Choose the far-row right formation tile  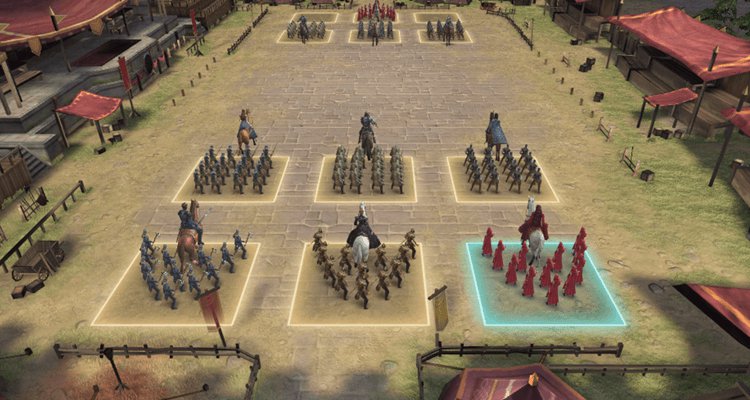445,31
